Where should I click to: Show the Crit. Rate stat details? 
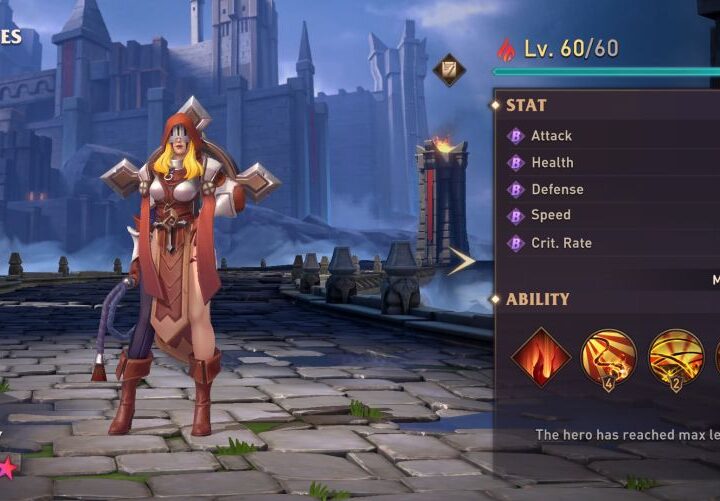[561, 242]
